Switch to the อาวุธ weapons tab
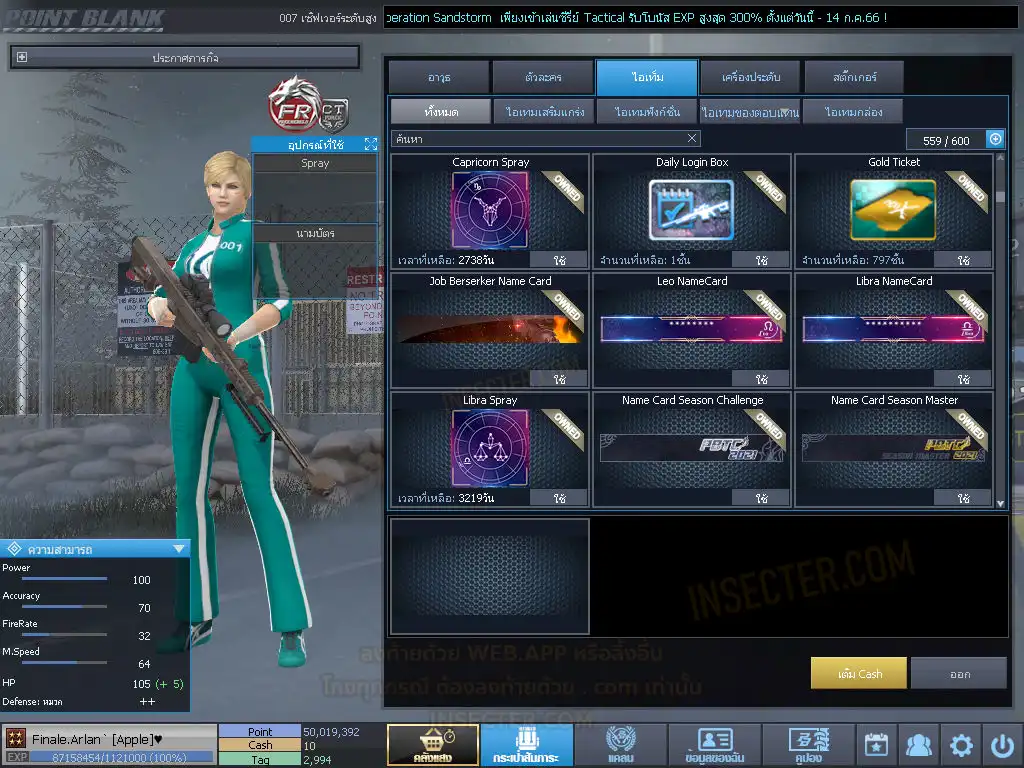The height and width of the screenshot is (768, 1024). (439, 77)
